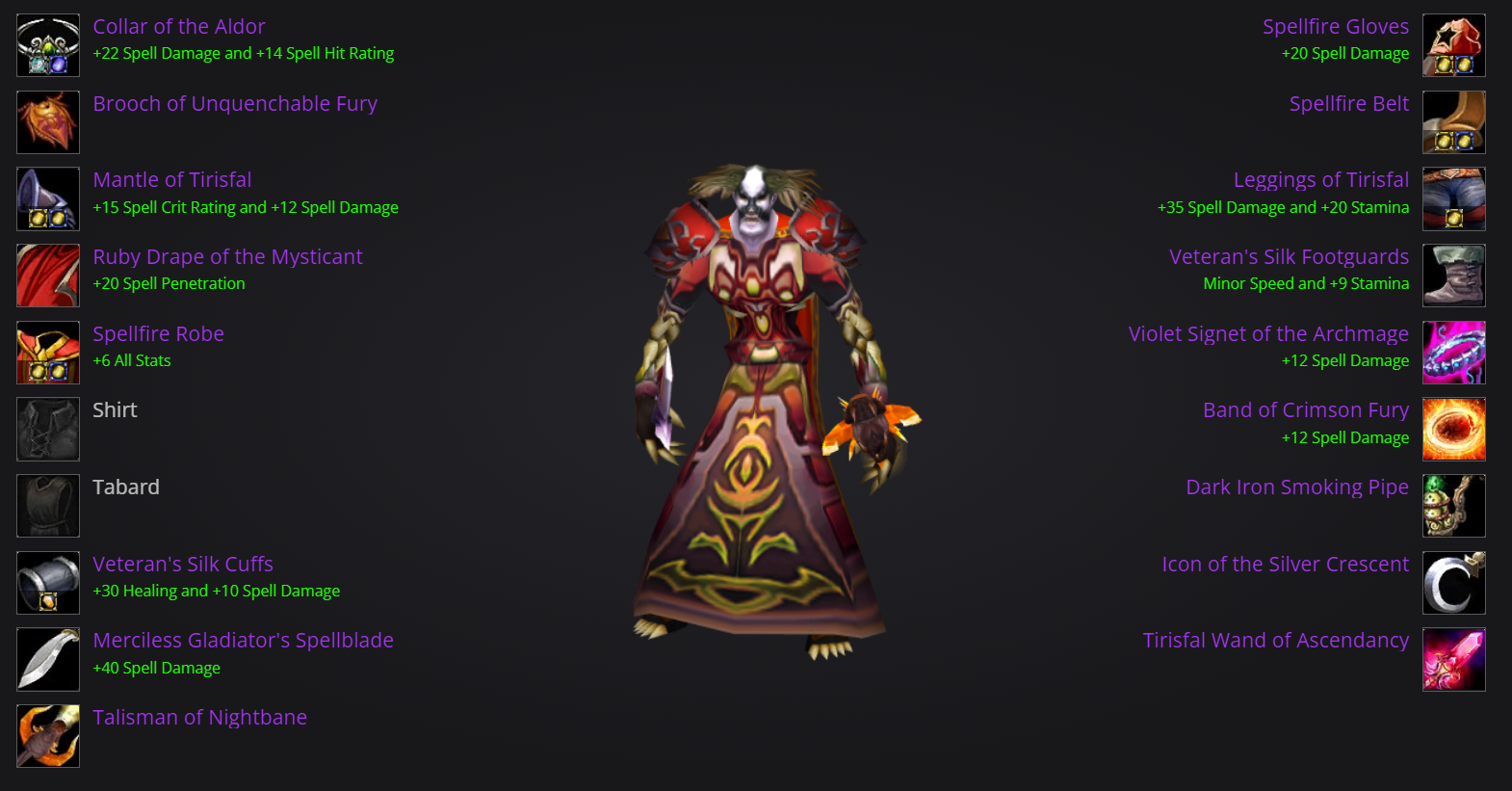Click the Tirisfal Wand of Ascendancy icon
Screen dimensions: 1512x791
click(x=1453, y=659)
